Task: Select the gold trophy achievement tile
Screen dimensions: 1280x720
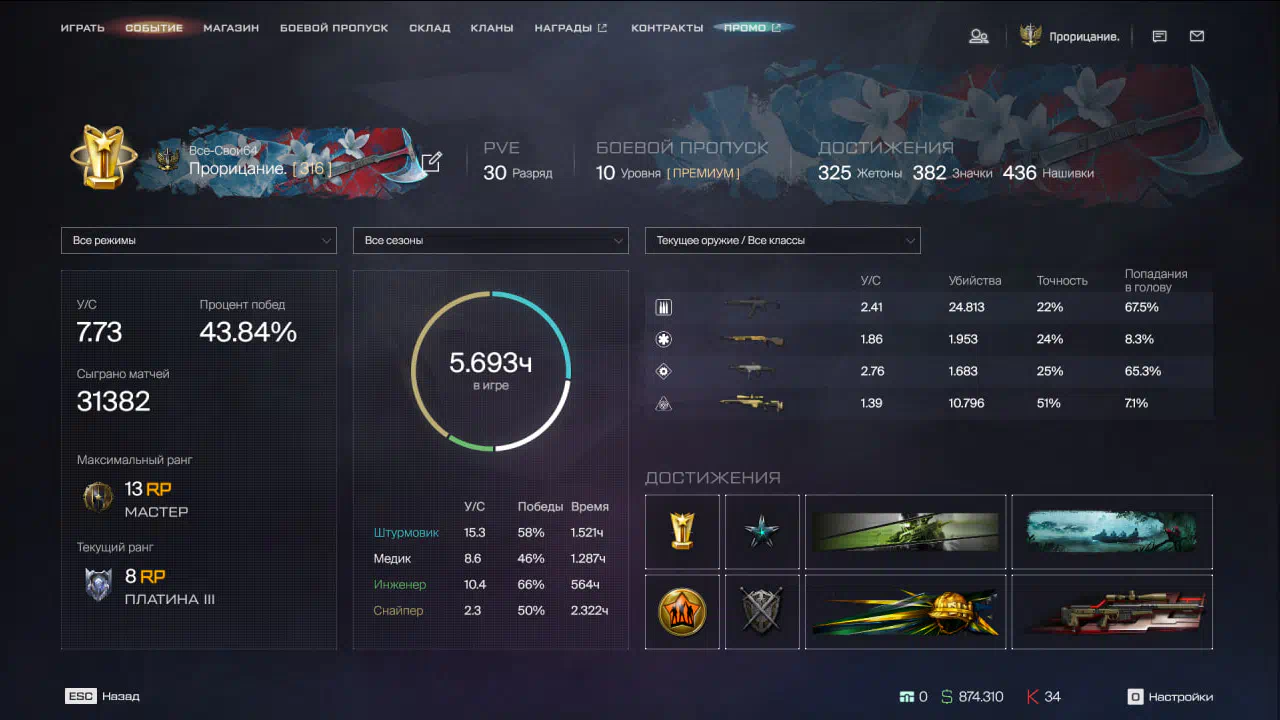Action: (682, 531)
